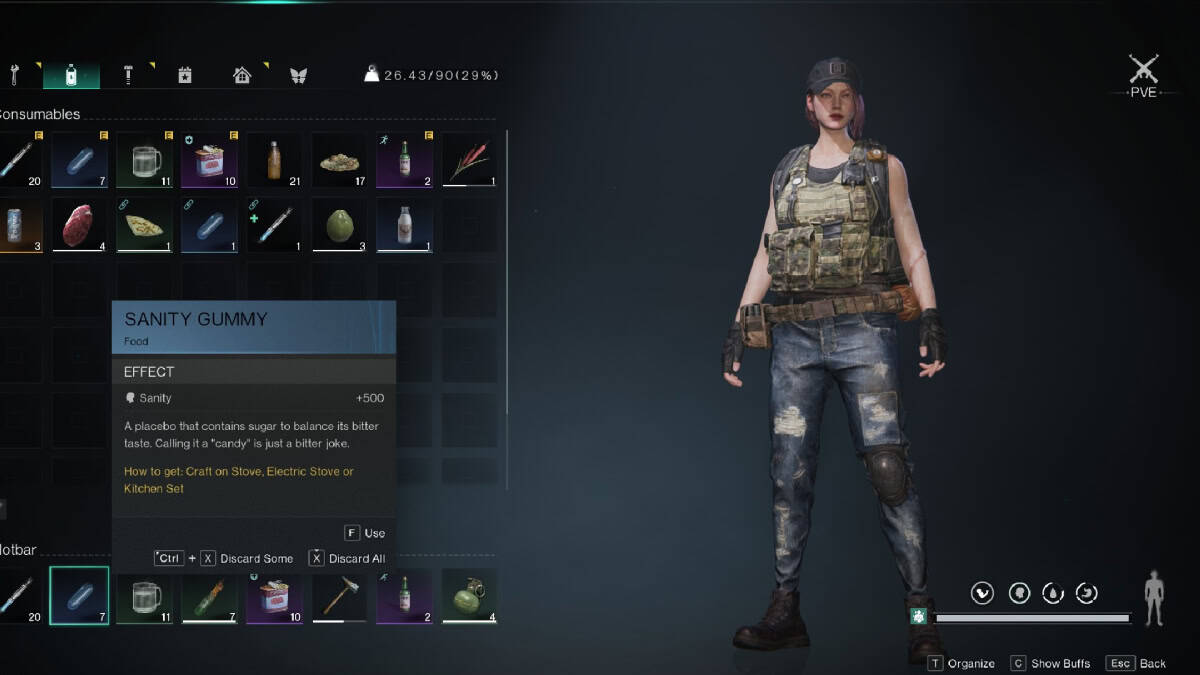Screen dimensions: 1200x675
Task: Choose the orange bottle stack of 21
Action: click(x=274, y=160)
